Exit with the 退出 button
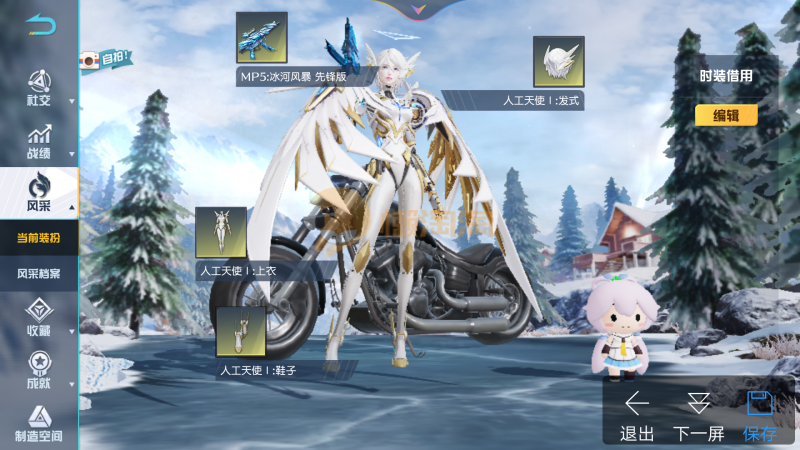Image resolution: width=800 pixels, height=450 pixels. click(637, 415)
